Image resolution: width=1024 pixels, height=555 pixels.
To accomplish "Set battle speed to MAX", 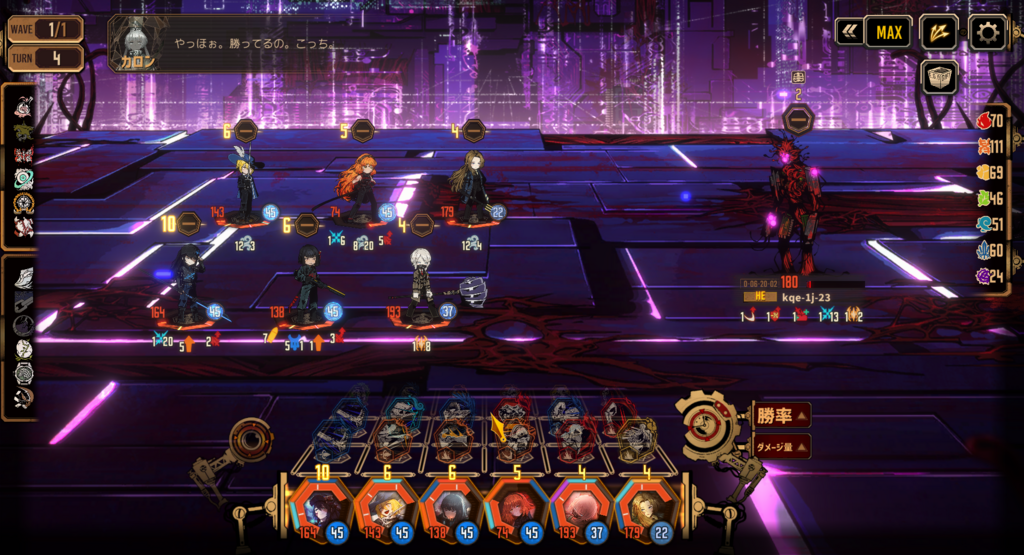I will (888, 33).
